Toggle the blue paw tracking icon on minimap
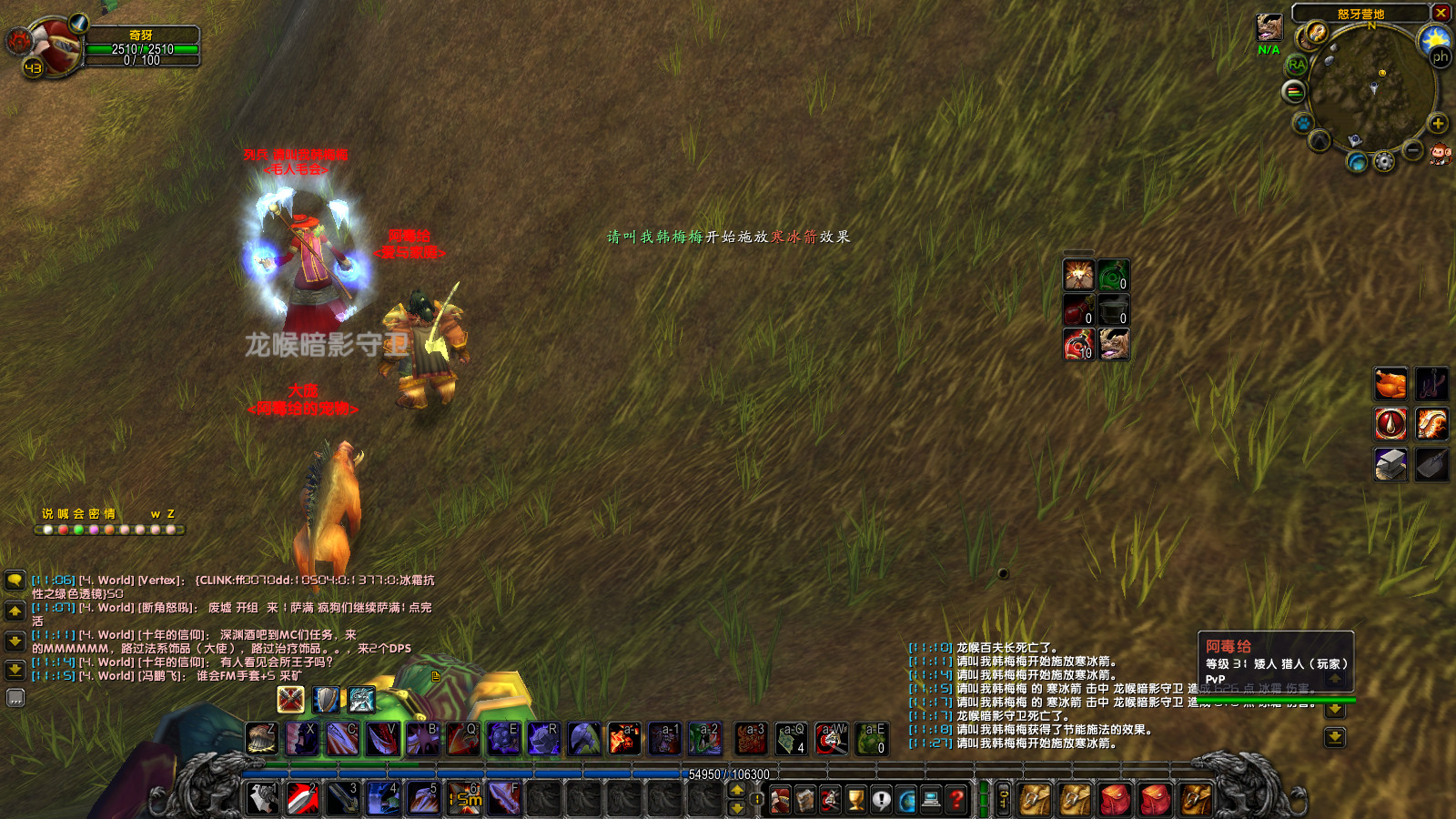 [x=1303, y=122]
